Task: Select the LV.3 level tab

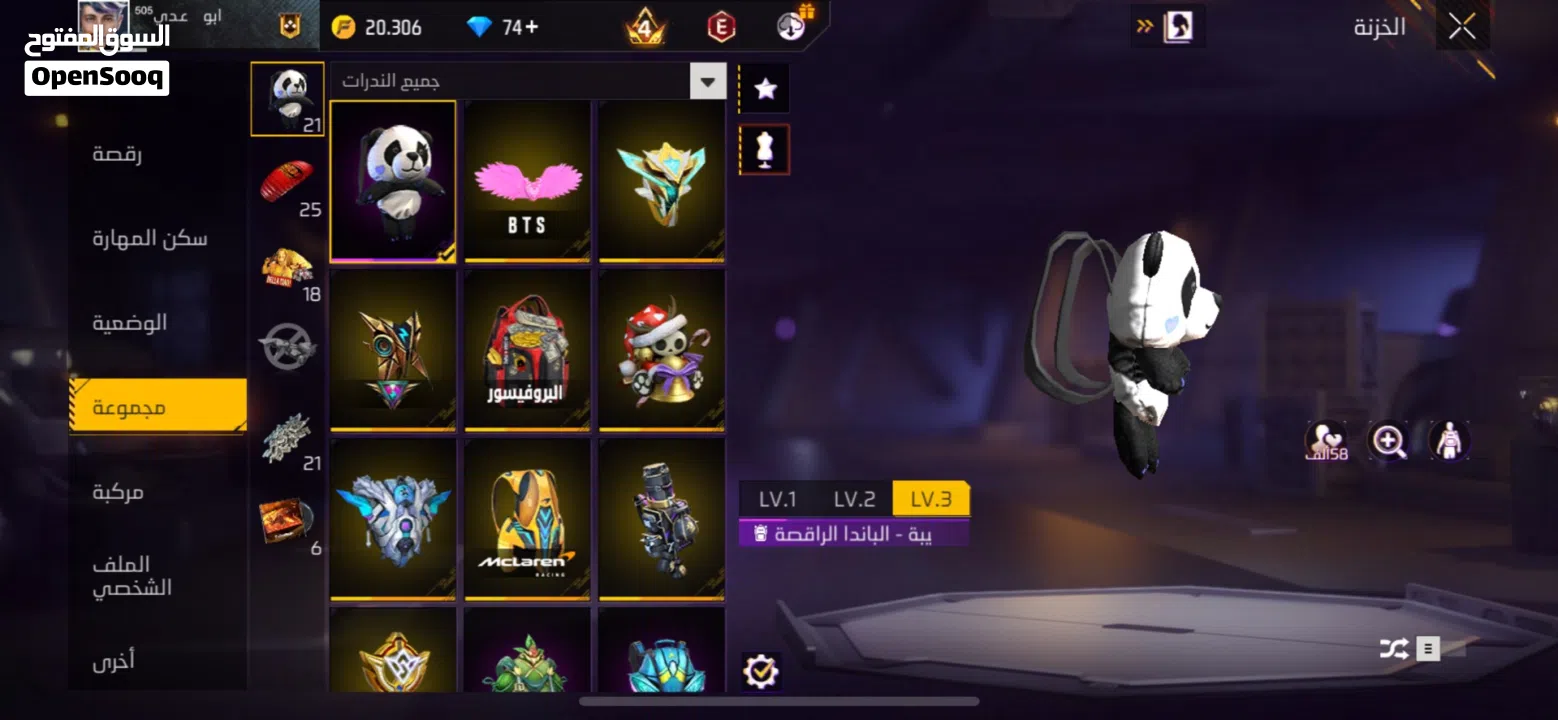Action: point(931,499)
